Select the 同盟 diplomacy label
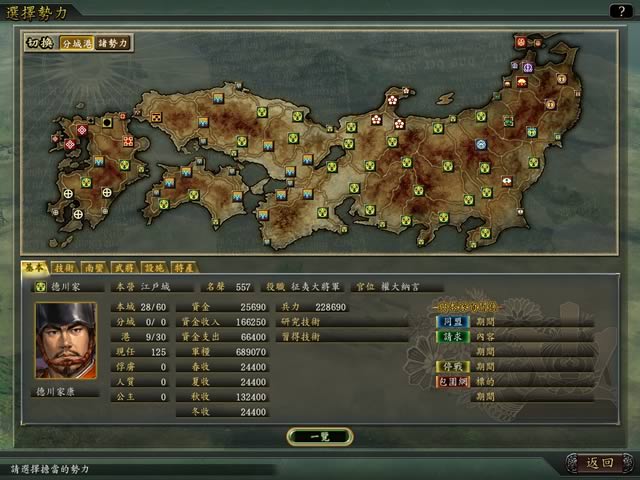The width and height of the screenshot is (640, 480). (x=453, y=322)
